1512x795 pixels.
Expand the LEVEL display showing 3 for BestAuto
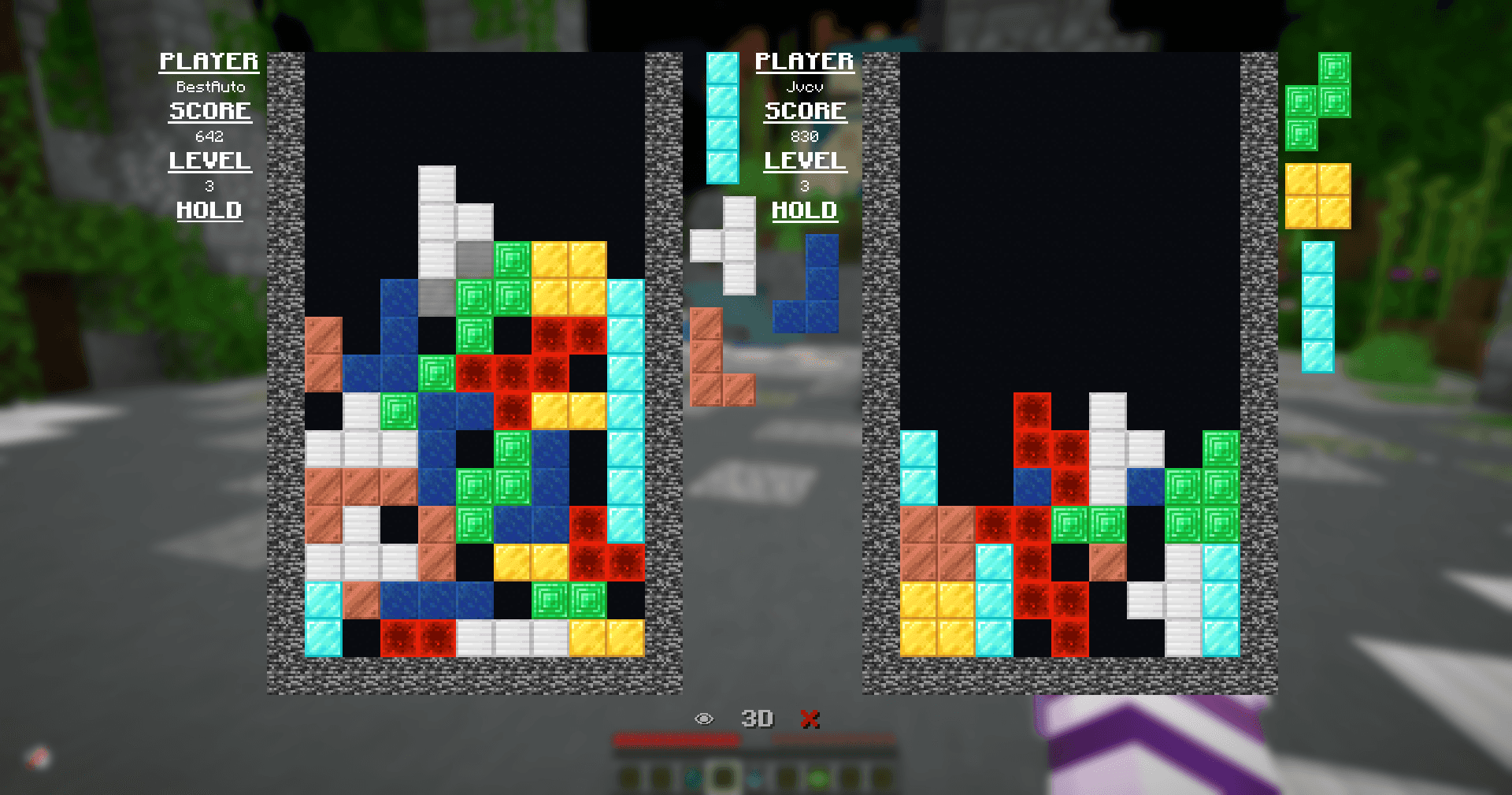[x=209, y=162]
